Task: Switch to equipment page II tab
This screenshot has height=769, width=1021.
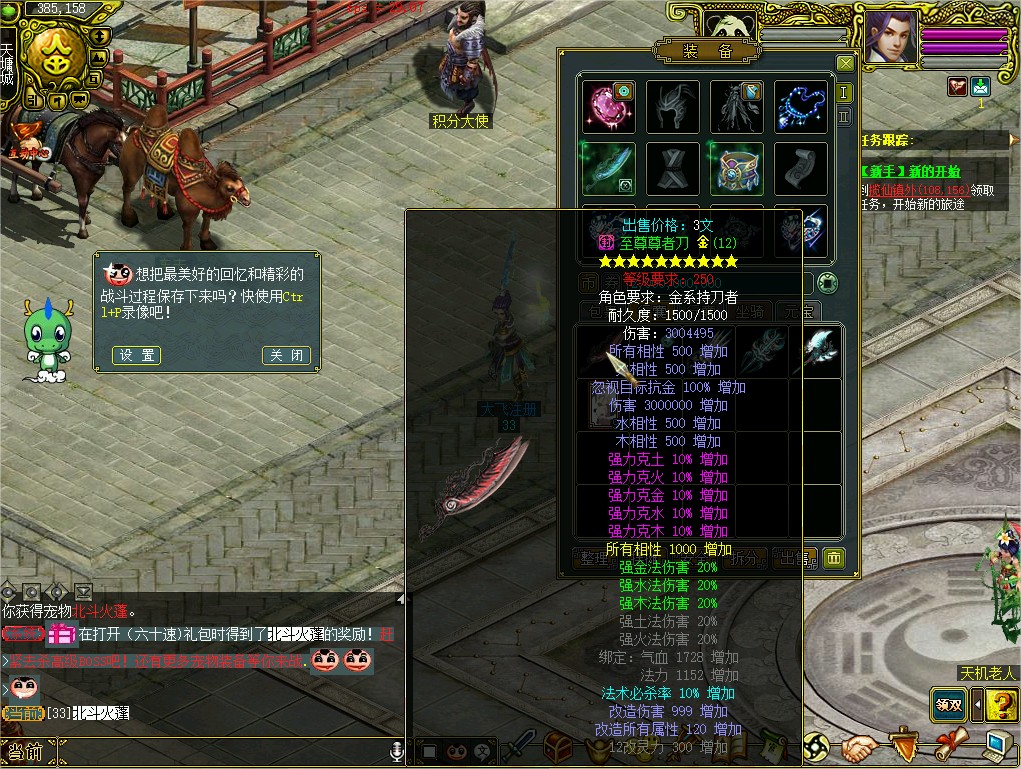Action: 845,116
